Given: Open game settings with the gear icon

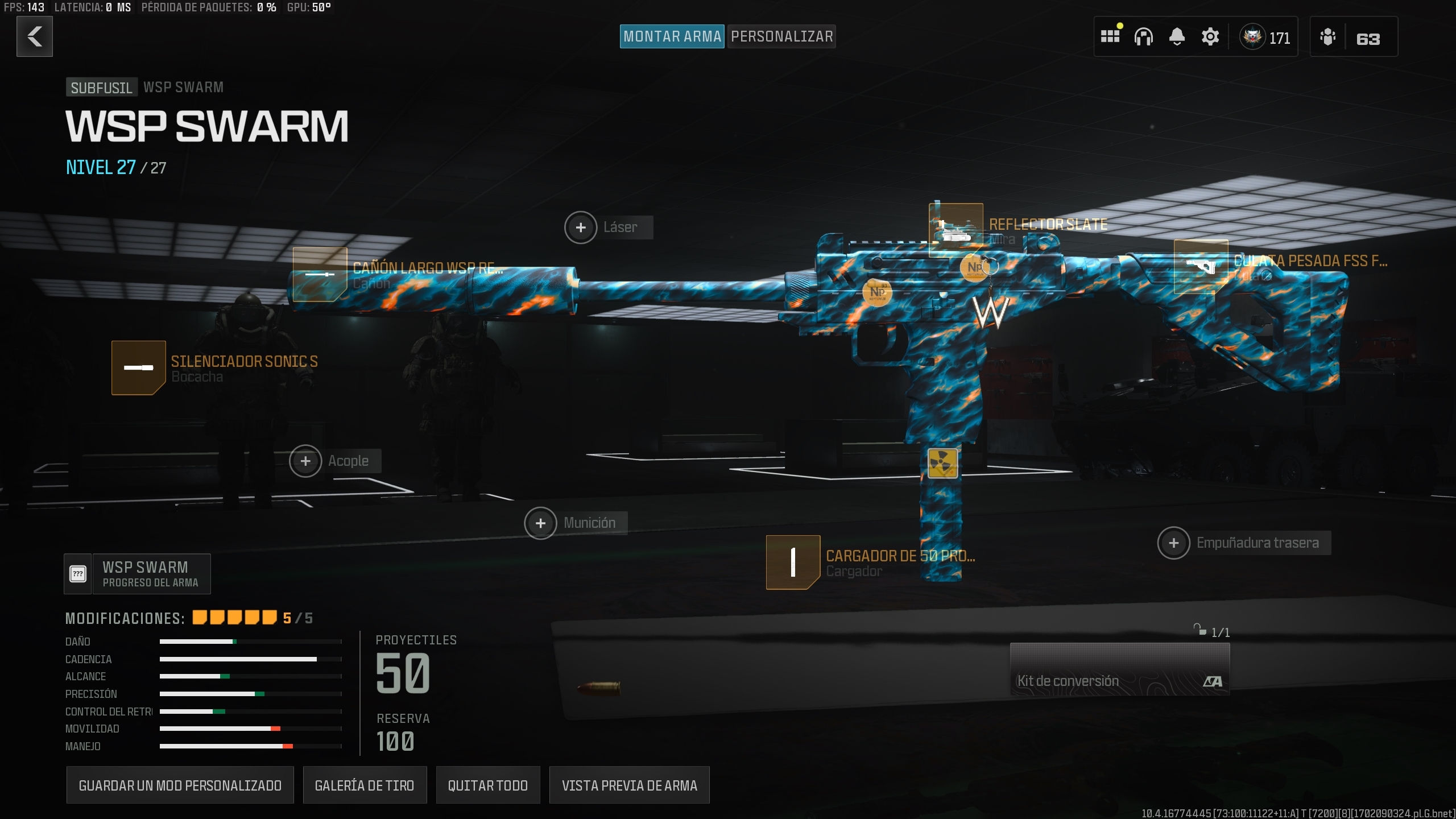Looking at the screenshot, I should tap(1210, 36).
